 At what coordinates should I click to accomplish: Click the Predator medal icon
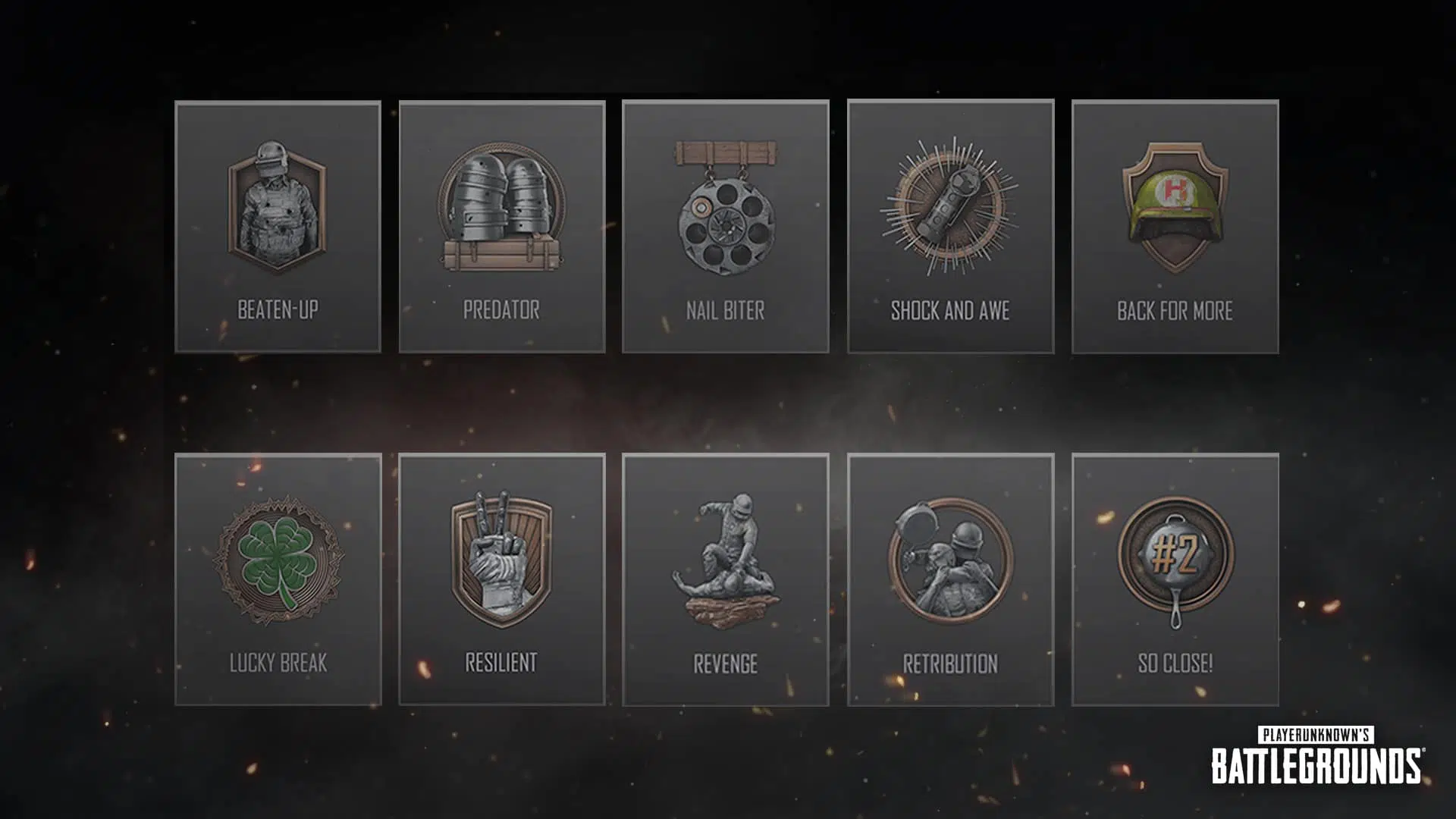point(502,205)
